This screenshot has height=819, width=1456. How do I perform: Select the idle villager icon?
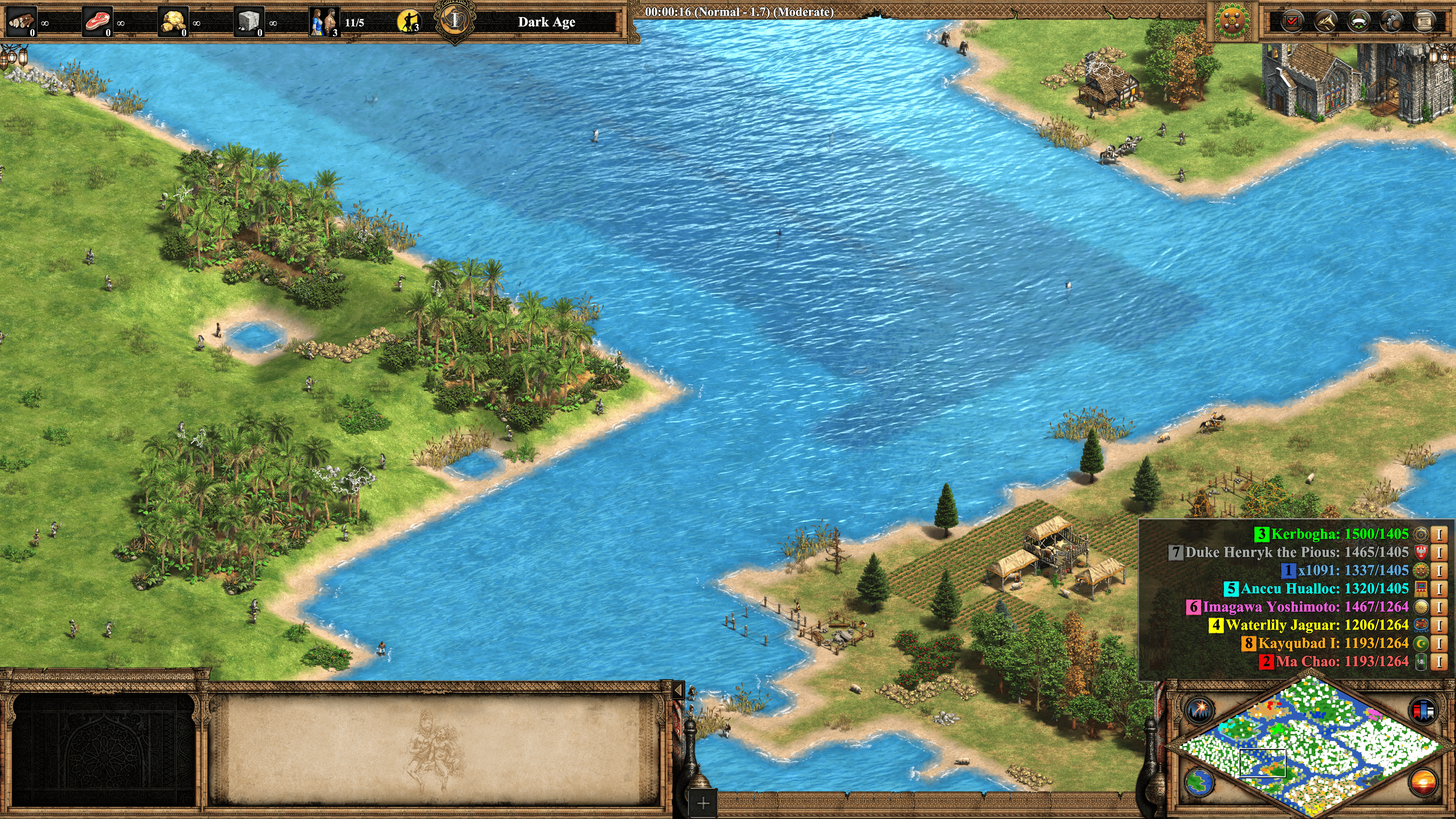[409, 22]
